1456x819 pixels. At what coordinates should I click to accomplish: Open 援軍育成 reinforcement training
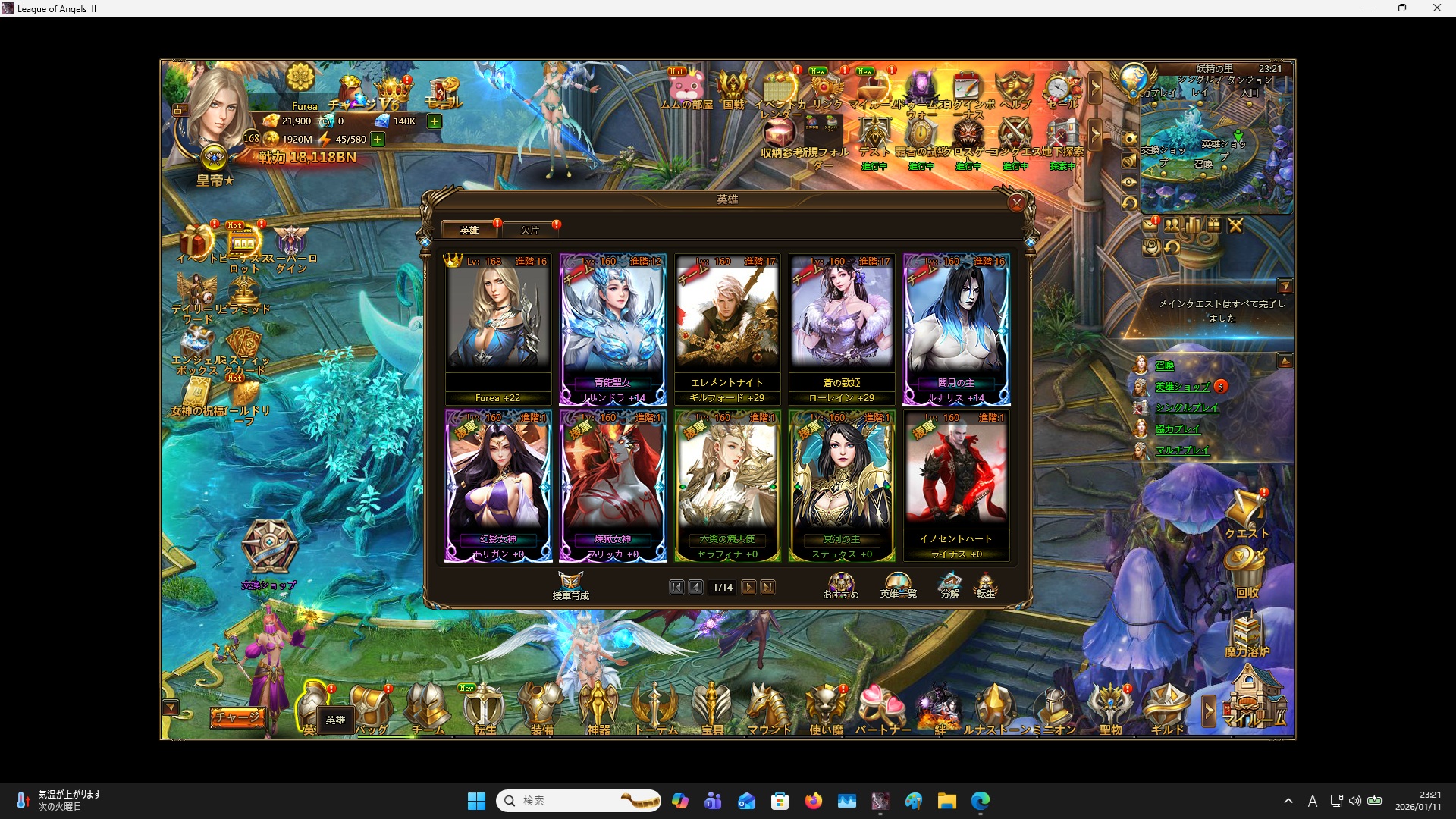(x=571, y=585)
